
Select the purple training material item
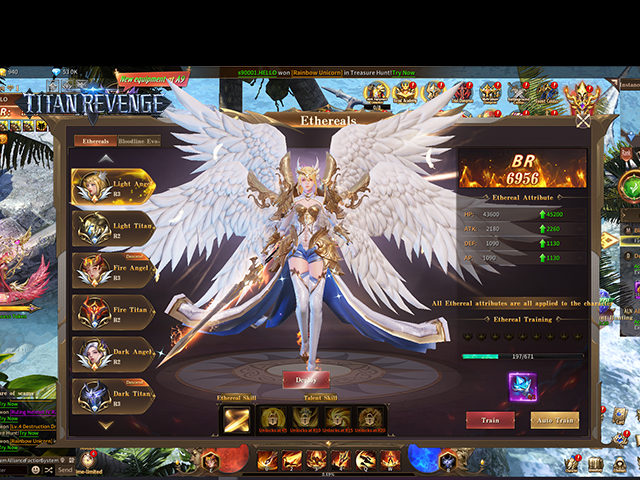point(522,386)
